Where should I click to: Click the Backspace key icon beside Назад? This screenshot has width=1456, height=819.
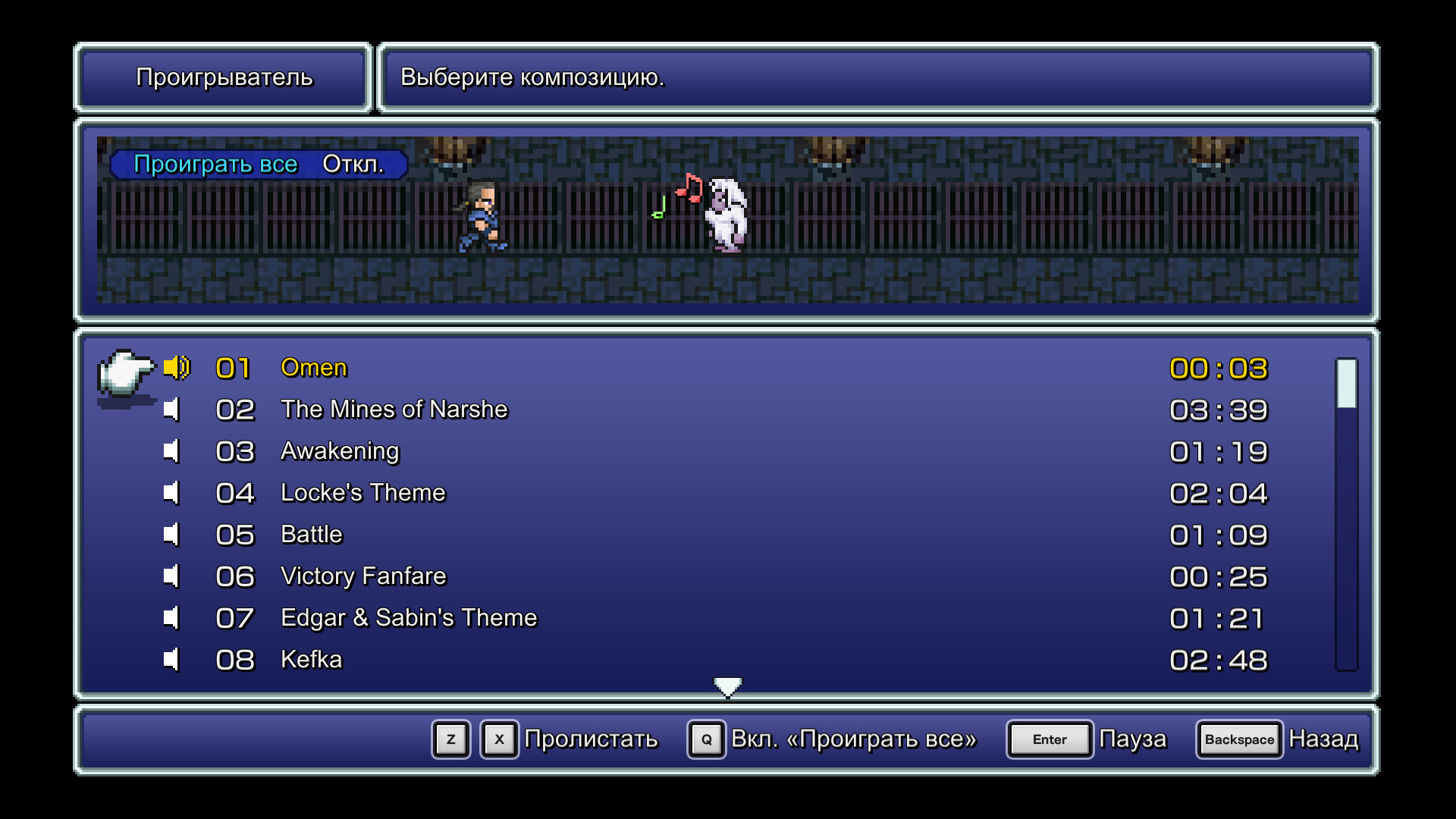[1238, 739]
